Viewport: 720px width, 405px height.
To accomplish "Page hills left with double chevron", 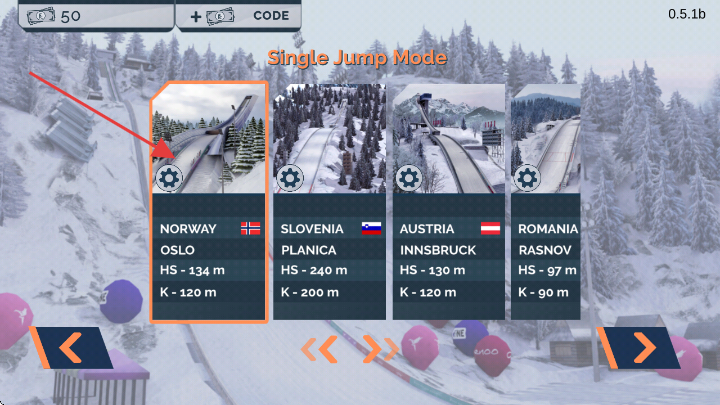I will click(x=322, y=349).
